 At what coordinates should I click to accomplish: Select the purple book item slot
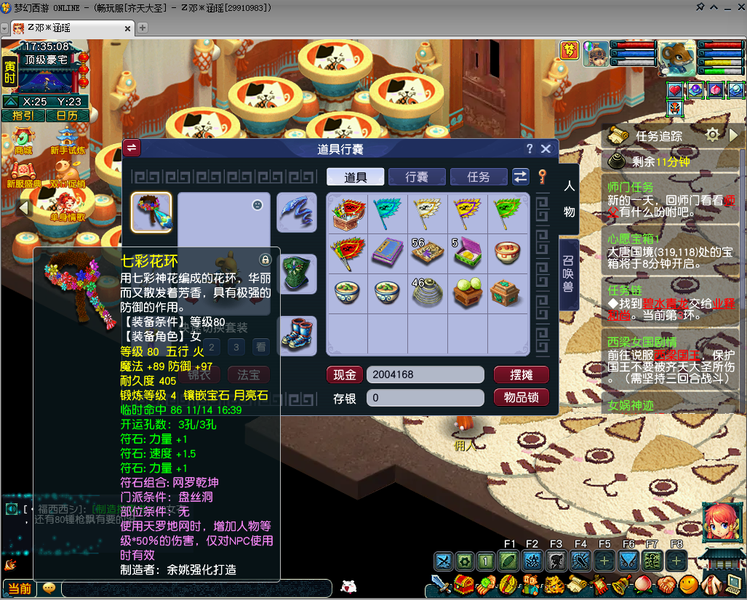[x=385, y=252]
